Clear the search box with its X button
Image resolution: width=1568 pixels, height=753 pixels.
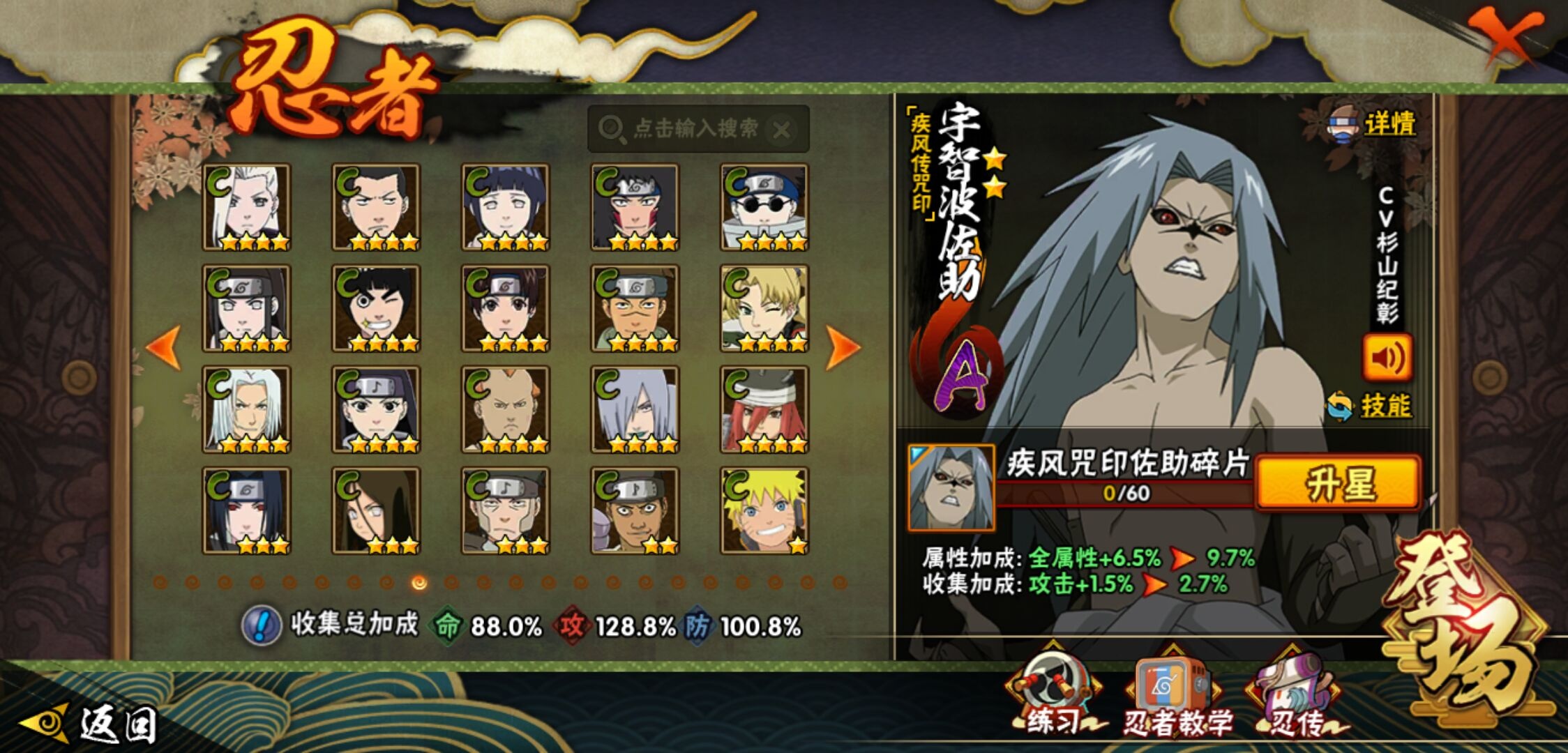pos(783,130)
